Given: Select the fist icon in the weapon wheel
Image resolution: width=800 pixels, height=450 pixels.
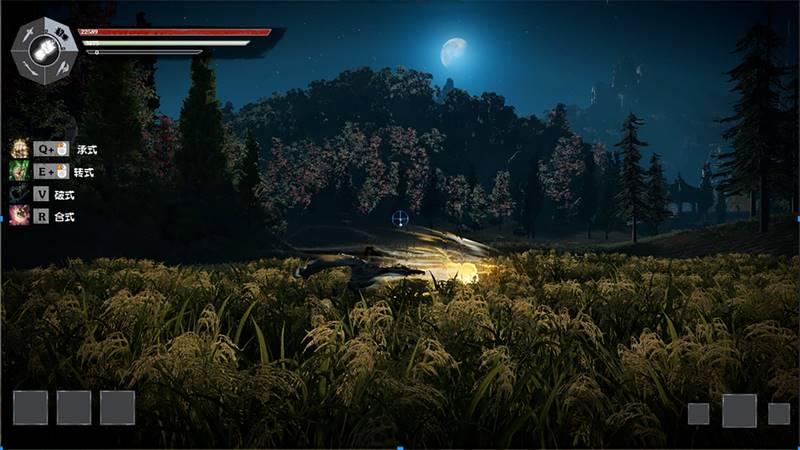Looking at the screenshot, I should (45, 50).
